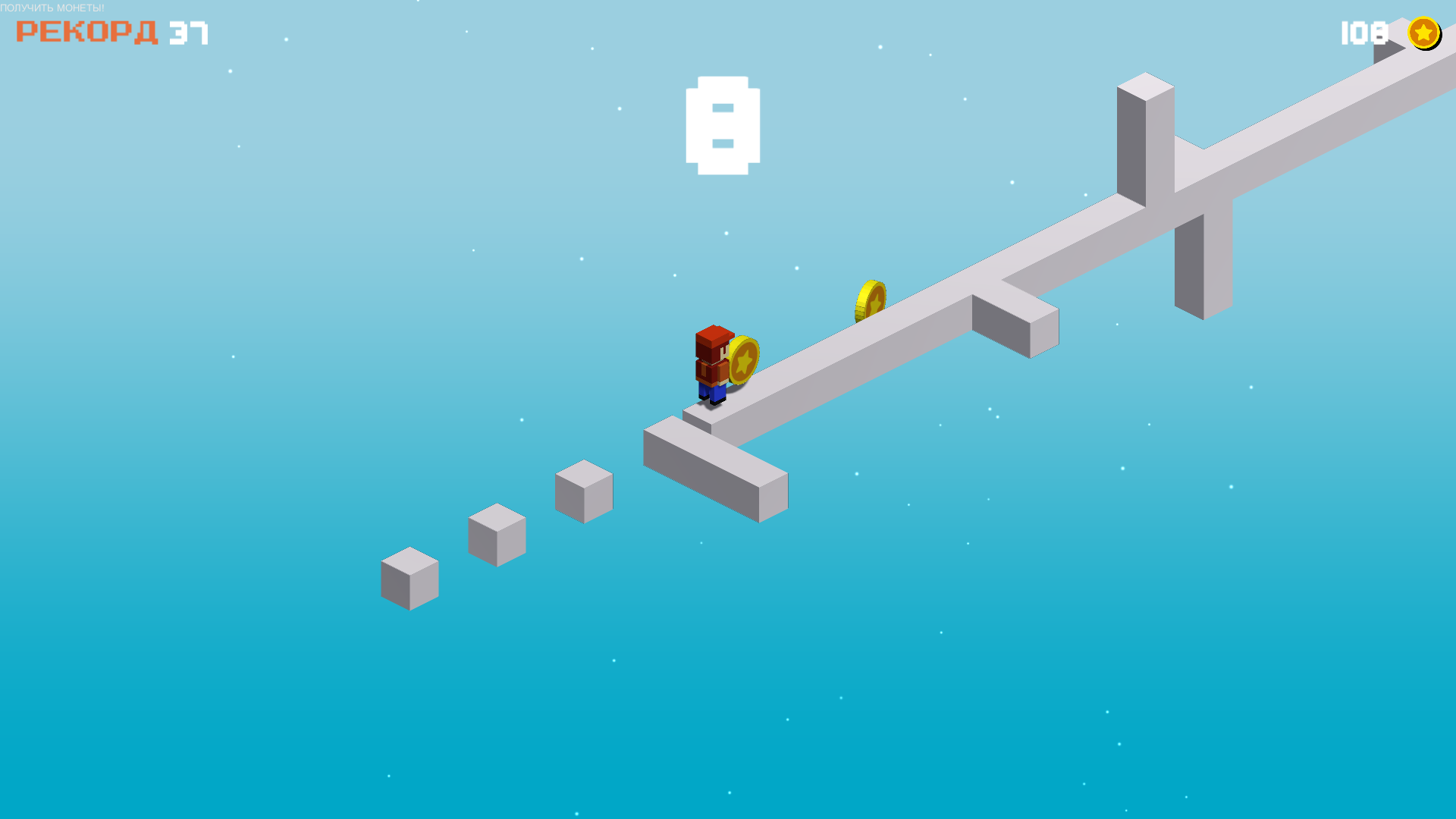
Task: Click the ПОЛУЧИТЬ МОНЕТЫ! link
Action: 53,8
